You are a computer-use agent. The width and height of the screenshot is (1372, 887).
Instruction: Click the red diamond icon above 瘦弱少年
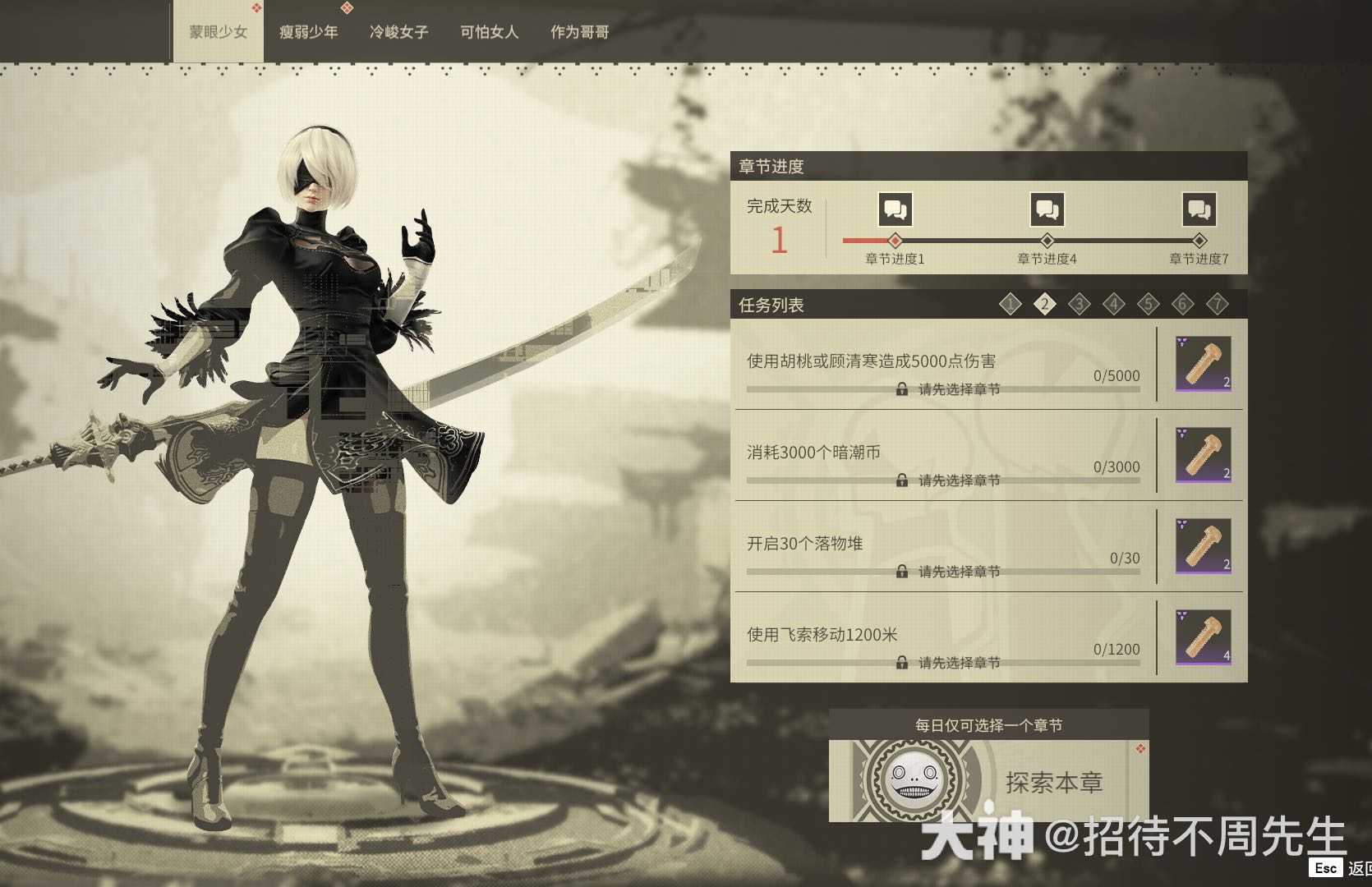coord(348,7)
